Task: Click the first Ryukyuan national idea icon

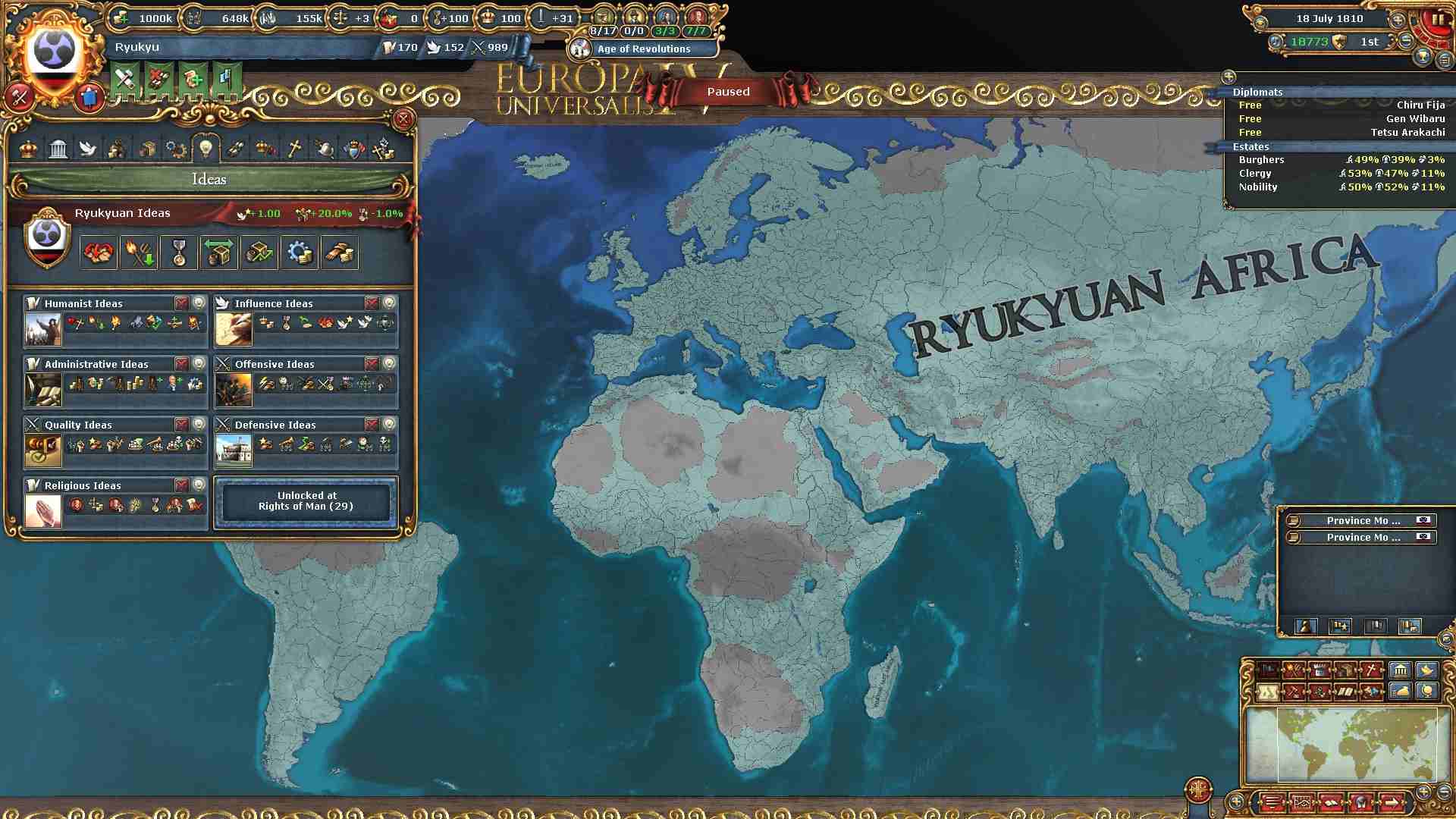Action: click(96, 253)
